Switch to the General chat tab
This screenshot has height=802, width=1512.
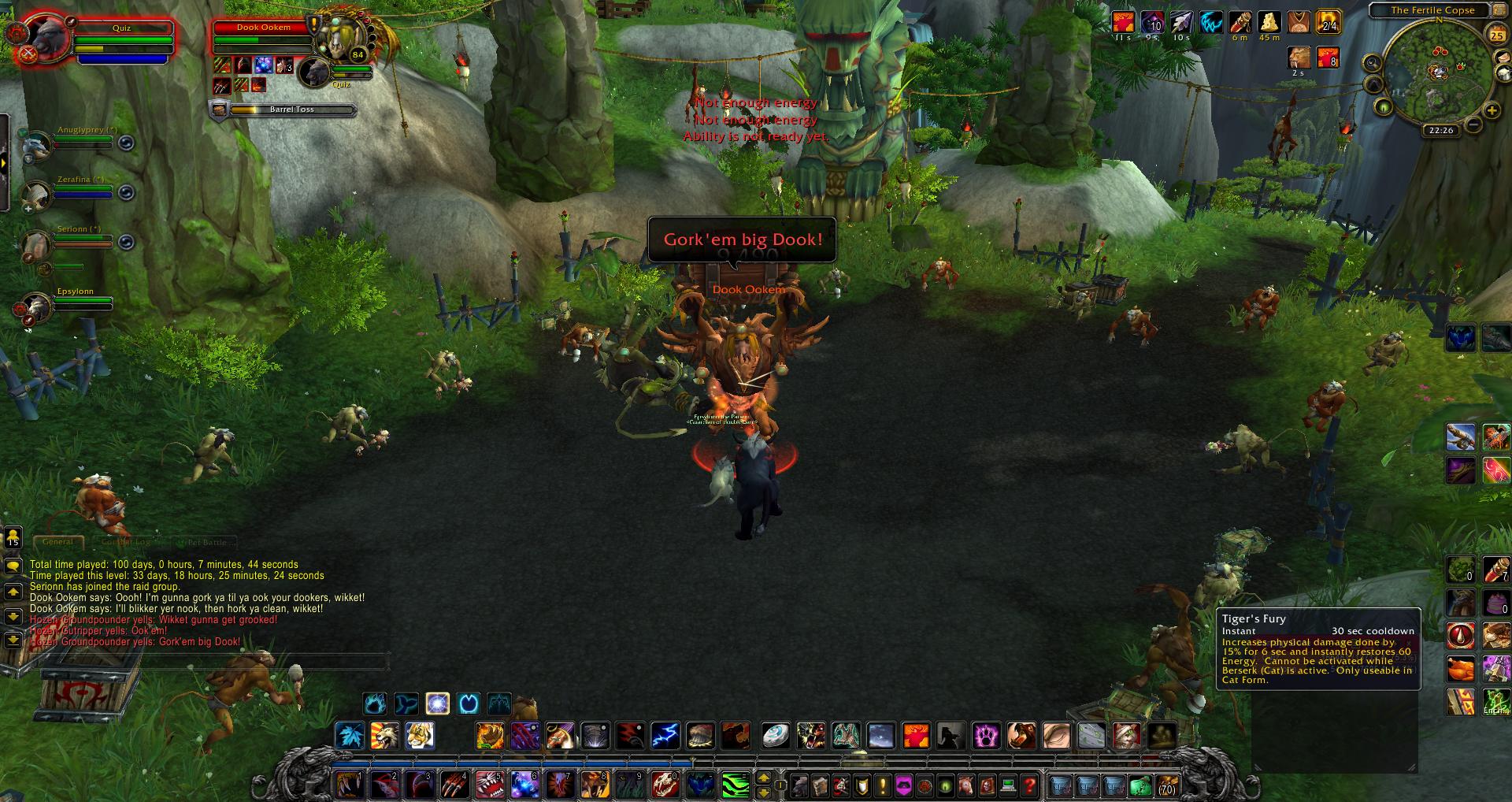point(57,542)
